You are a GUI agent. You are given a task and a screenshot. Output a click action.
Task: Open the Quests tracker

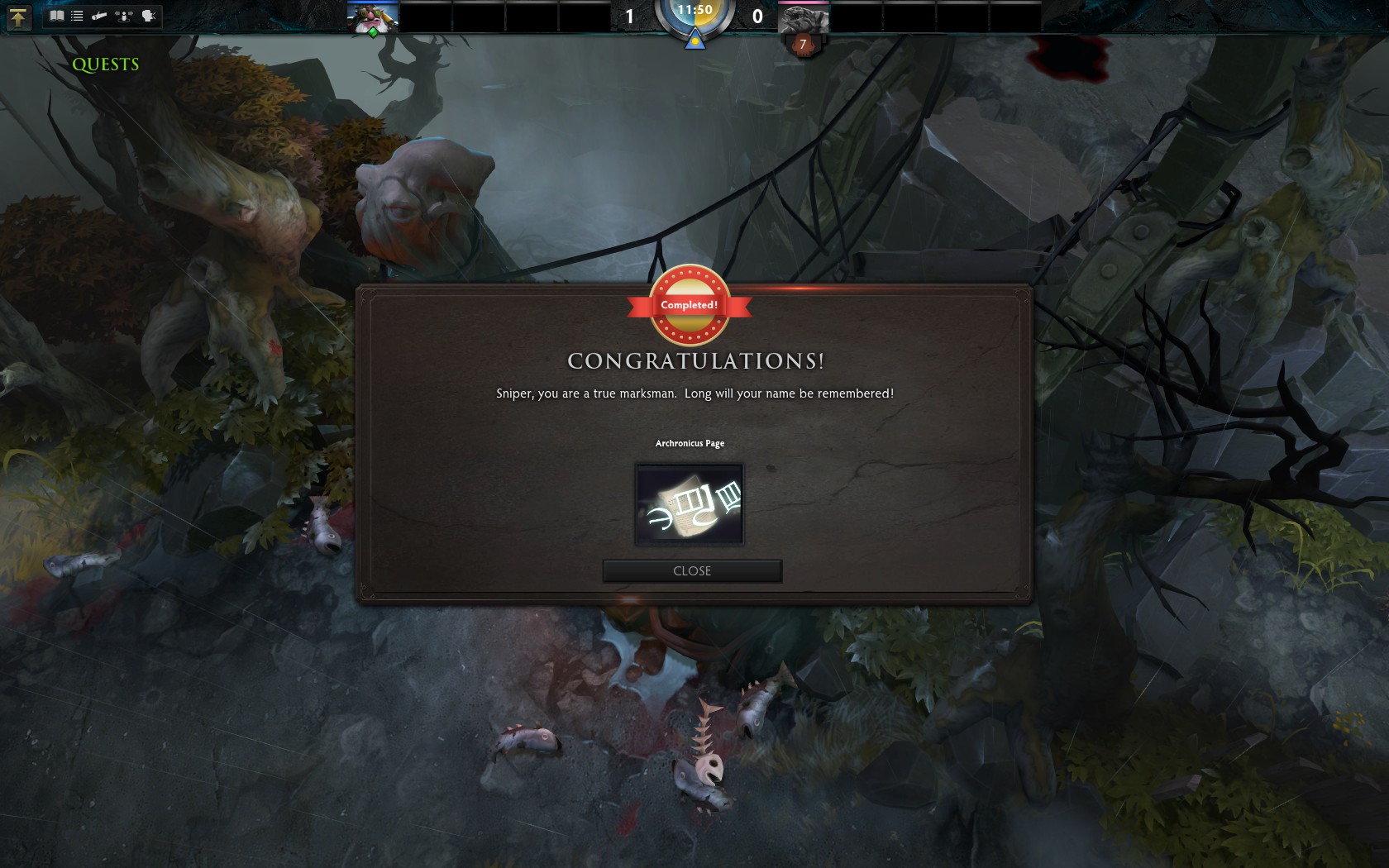pos(106,64)
